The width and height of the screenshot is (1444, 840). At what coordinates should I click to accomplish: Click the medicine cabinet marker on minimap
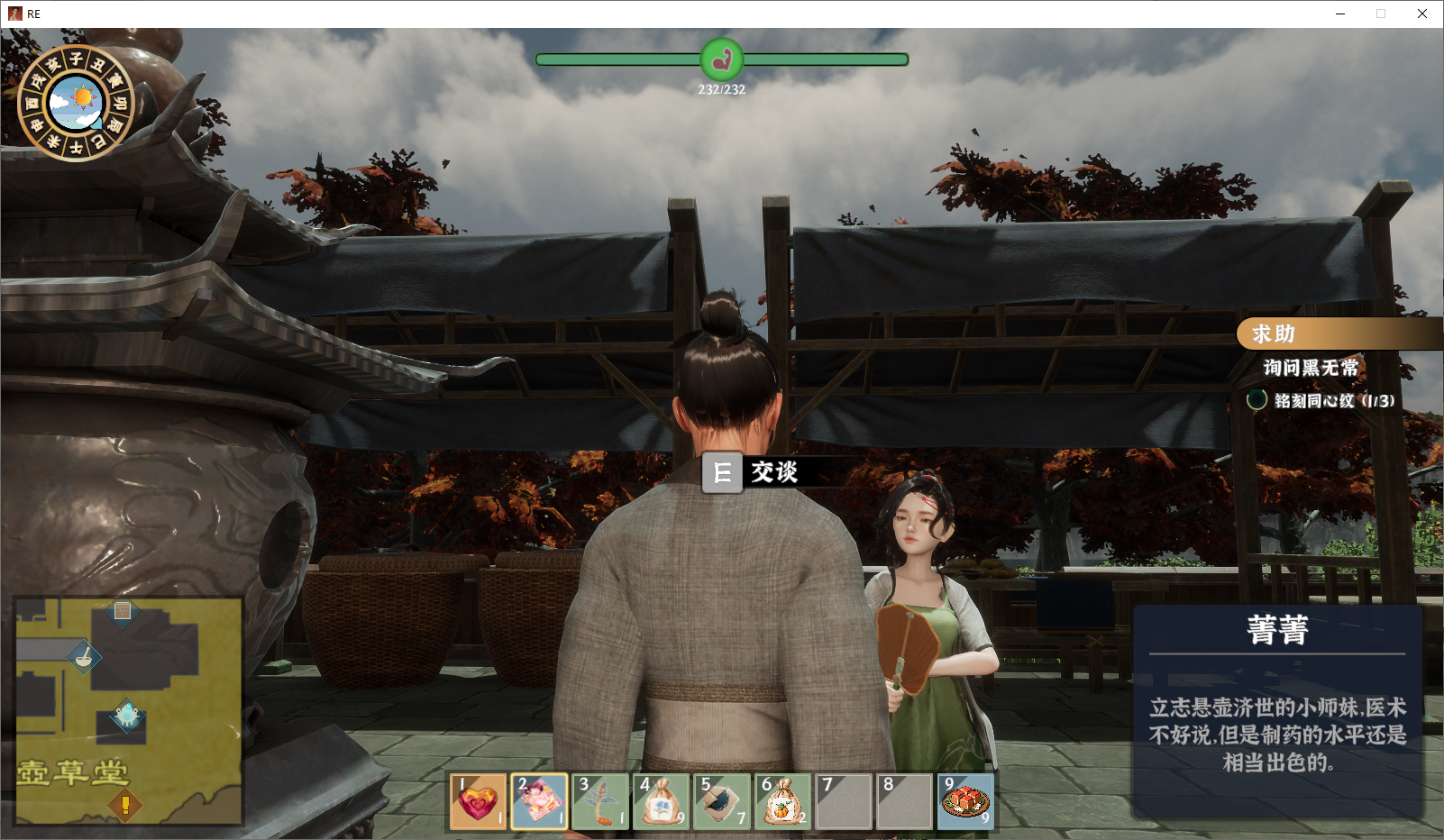point(123,611)
